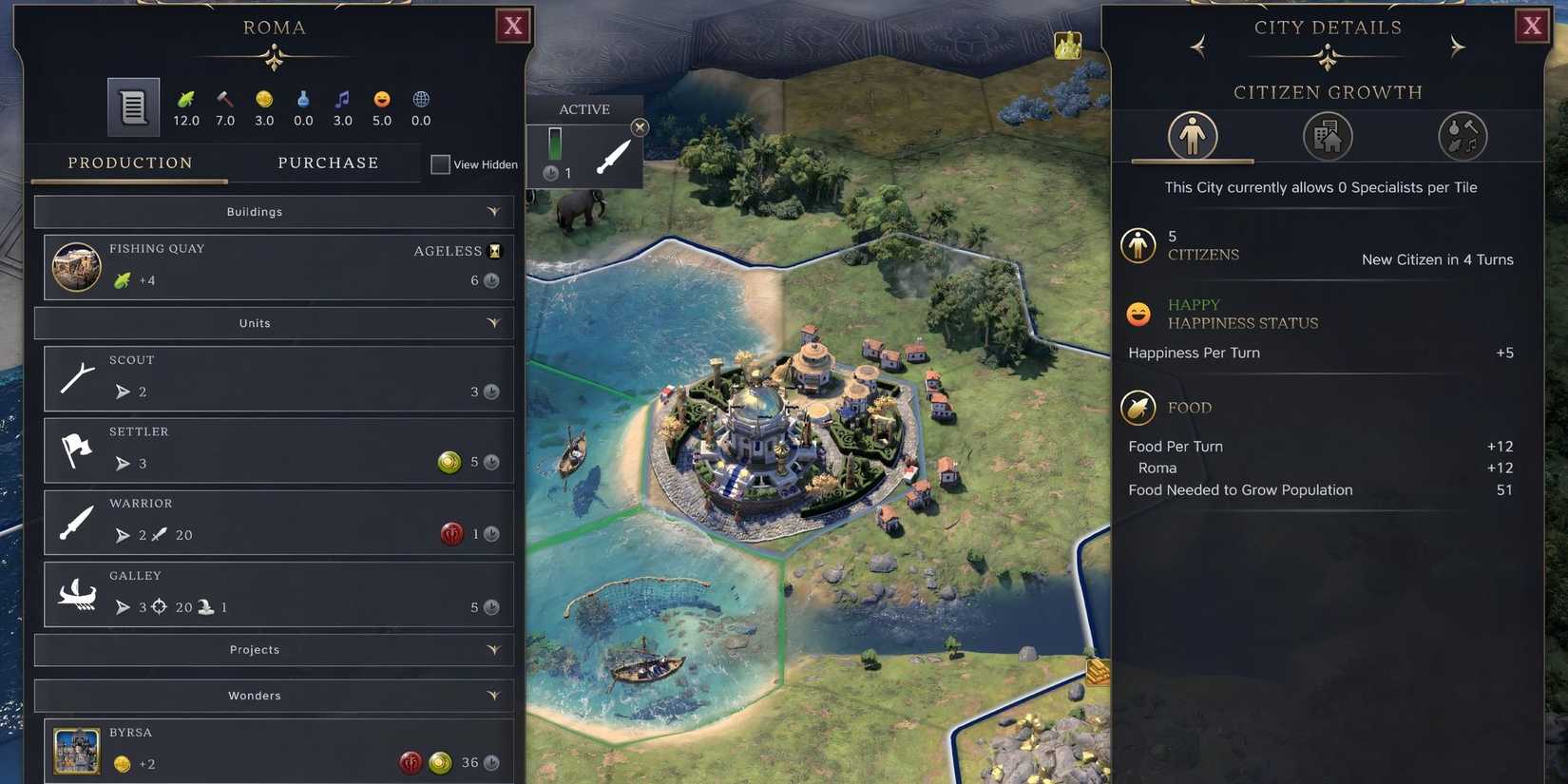Queue the Fishing Quay building
Screen dimensions: 1568x784
tap(277, 267)
